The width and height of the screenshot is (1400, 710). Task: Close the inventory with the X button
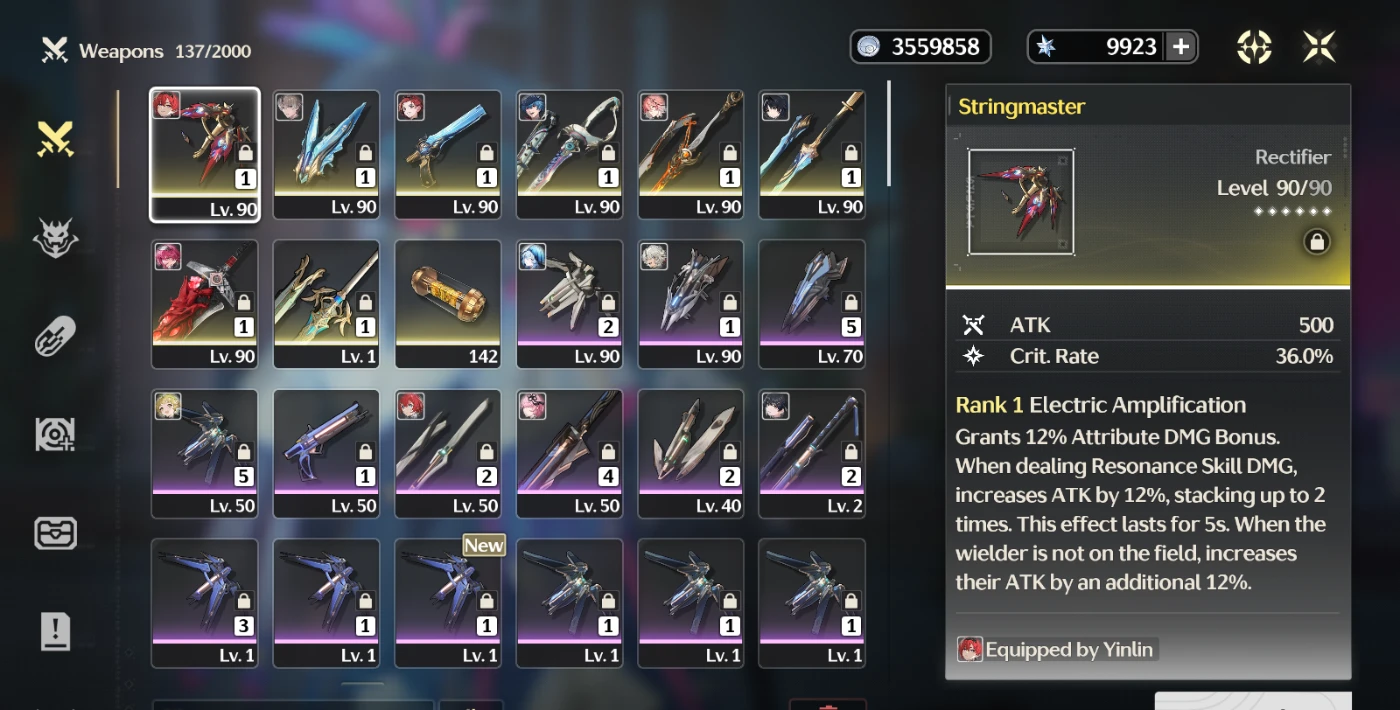click(1319, 47)
